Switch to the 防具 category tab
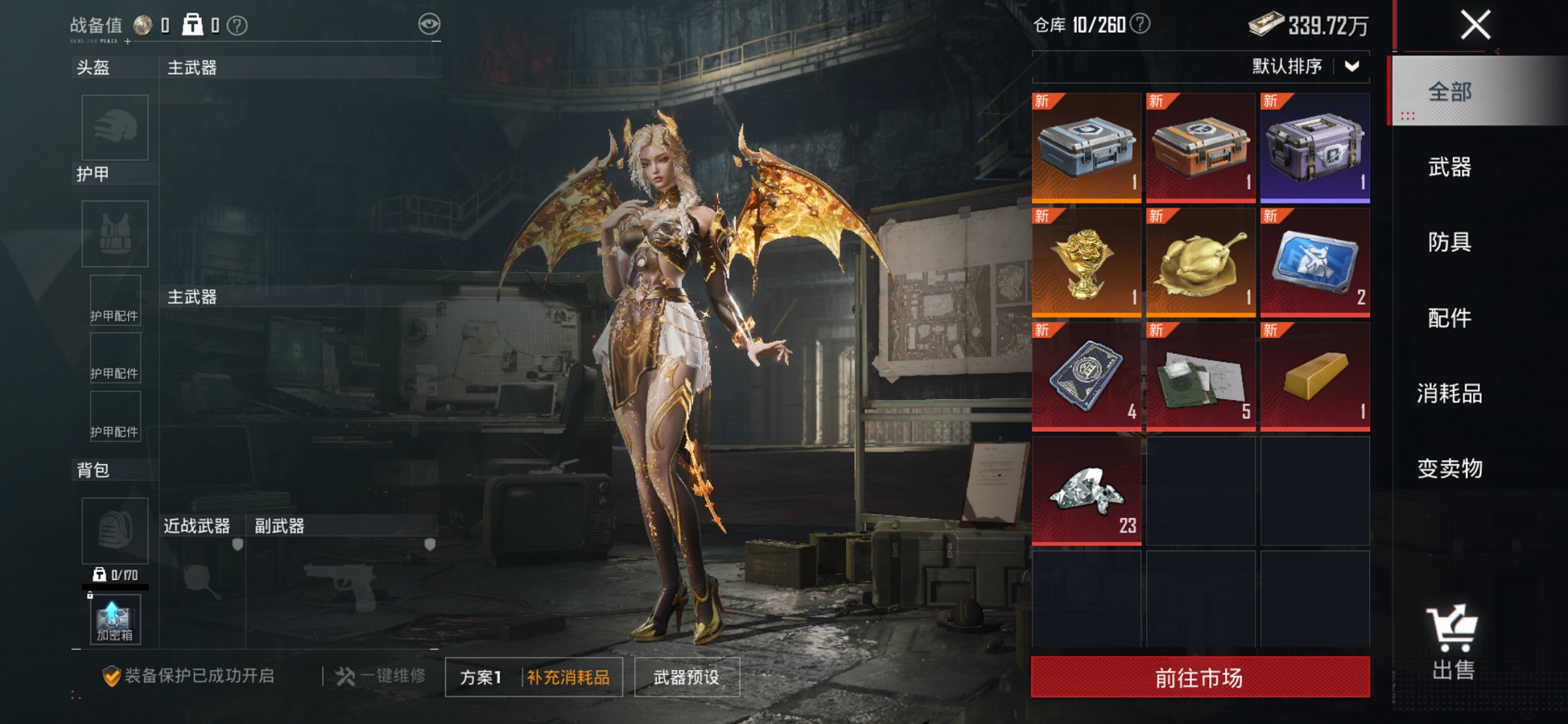1568x724 pixels. 1449,242
